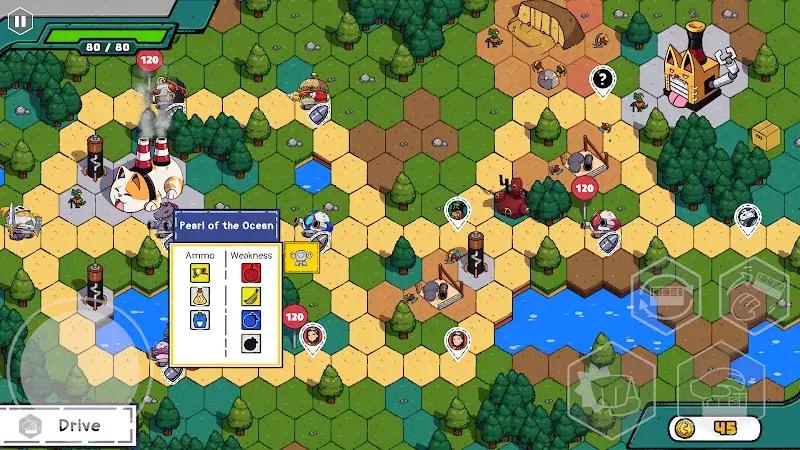Activate the helmet action button
The height and width of the screenshot is (450, 800).
[x=716, y=388]
